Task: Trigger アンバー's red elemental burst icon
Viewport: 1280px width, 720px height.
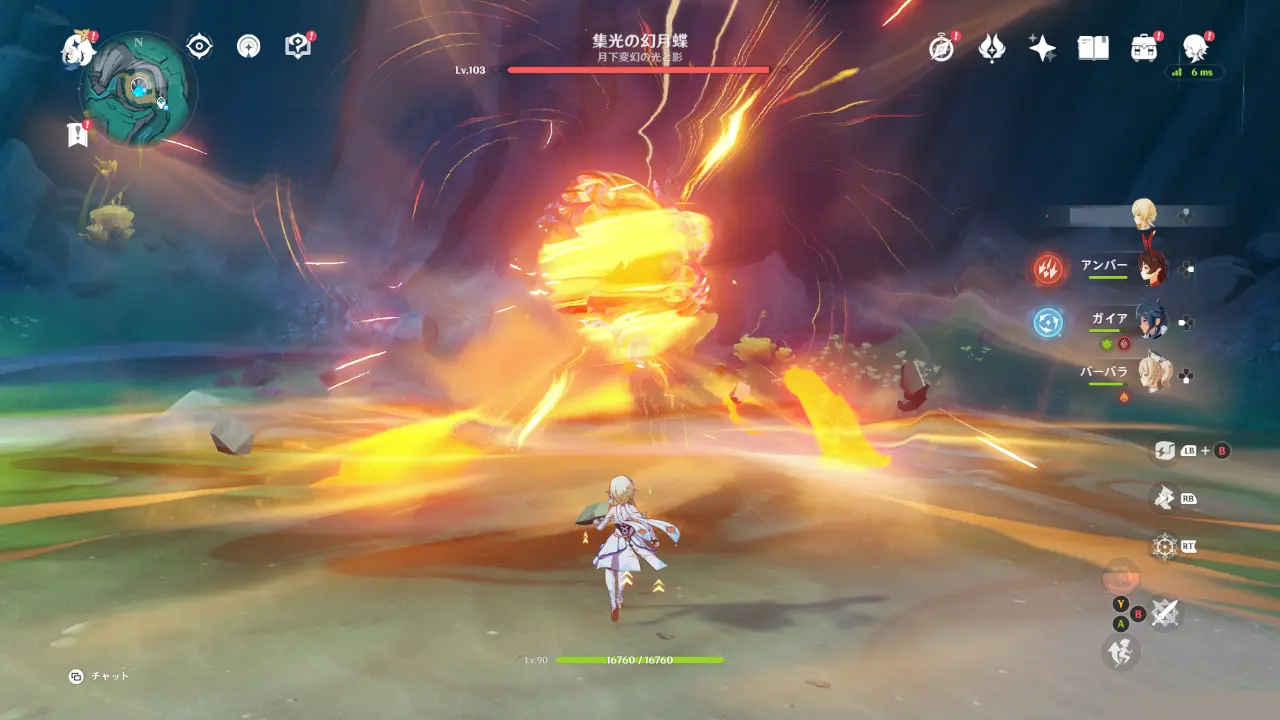Action: pos(1049,268)
